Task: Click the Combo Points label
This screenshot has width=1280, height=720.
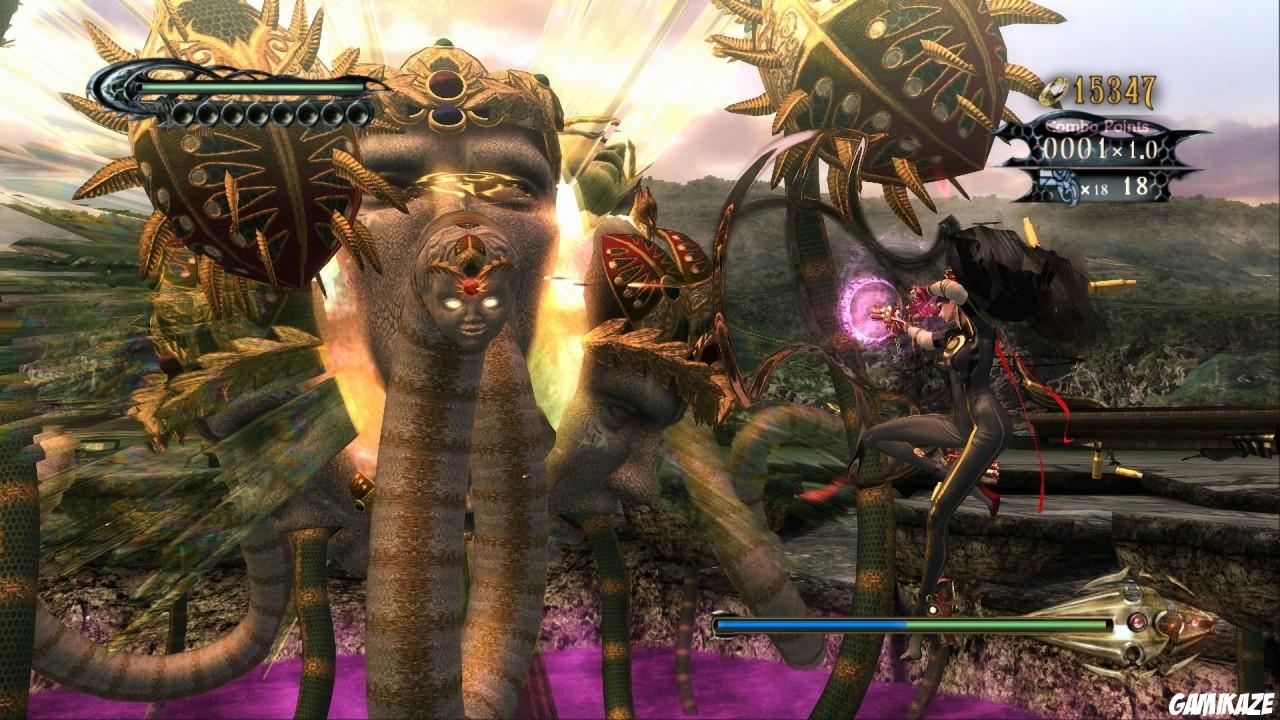Action: coord(1098,126)
